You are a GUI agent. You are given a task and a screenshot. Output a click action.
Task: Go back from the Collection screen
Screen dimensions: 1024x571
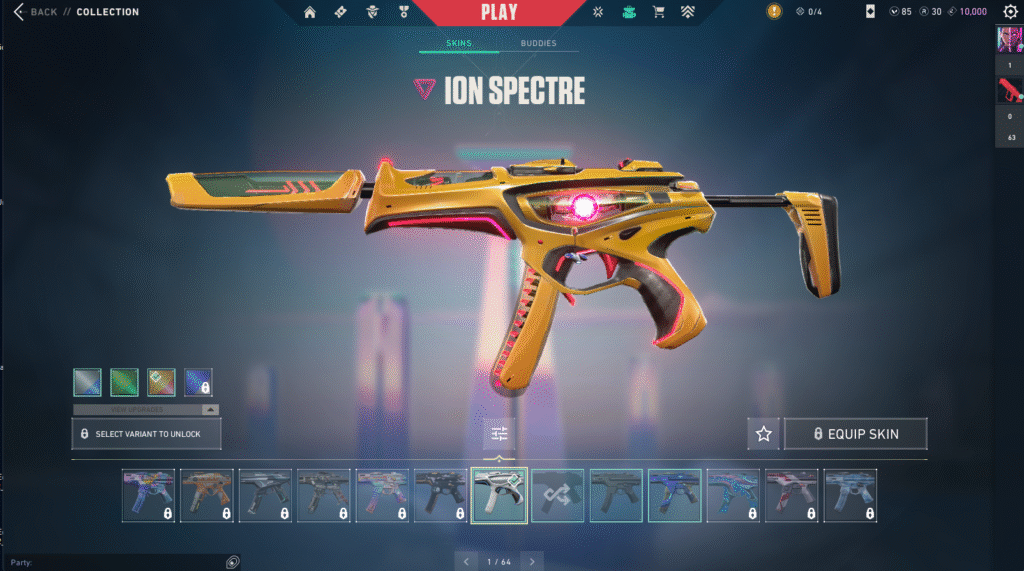pos(35,12)
